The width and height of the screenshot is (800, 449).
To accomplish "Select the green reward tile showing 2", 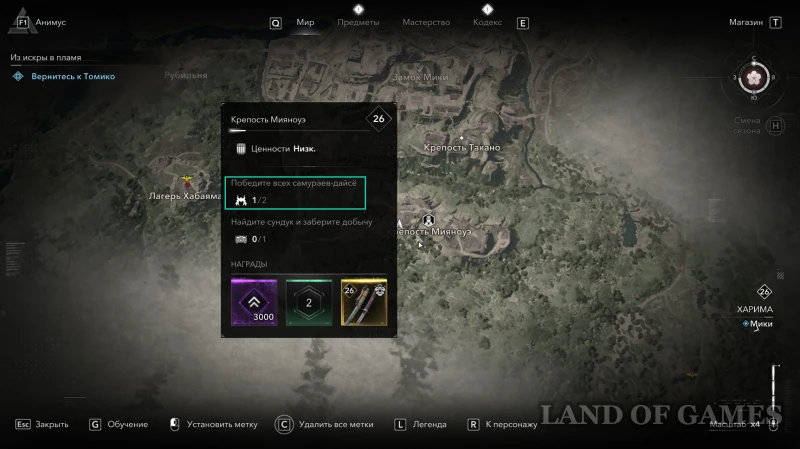I will coord(309,302).
